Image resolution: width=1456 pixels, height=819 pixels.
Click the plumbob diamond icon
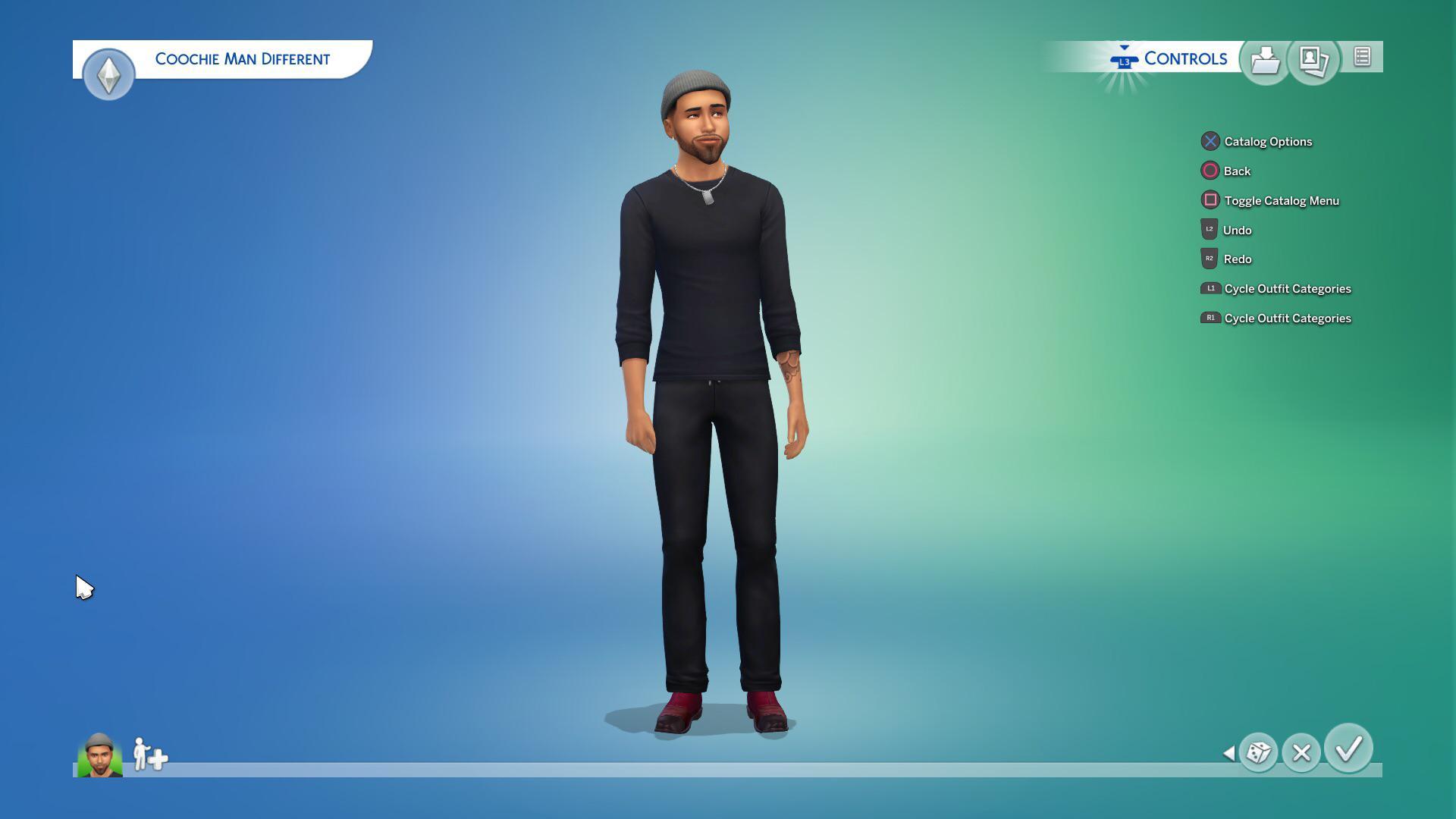(108, 74)
